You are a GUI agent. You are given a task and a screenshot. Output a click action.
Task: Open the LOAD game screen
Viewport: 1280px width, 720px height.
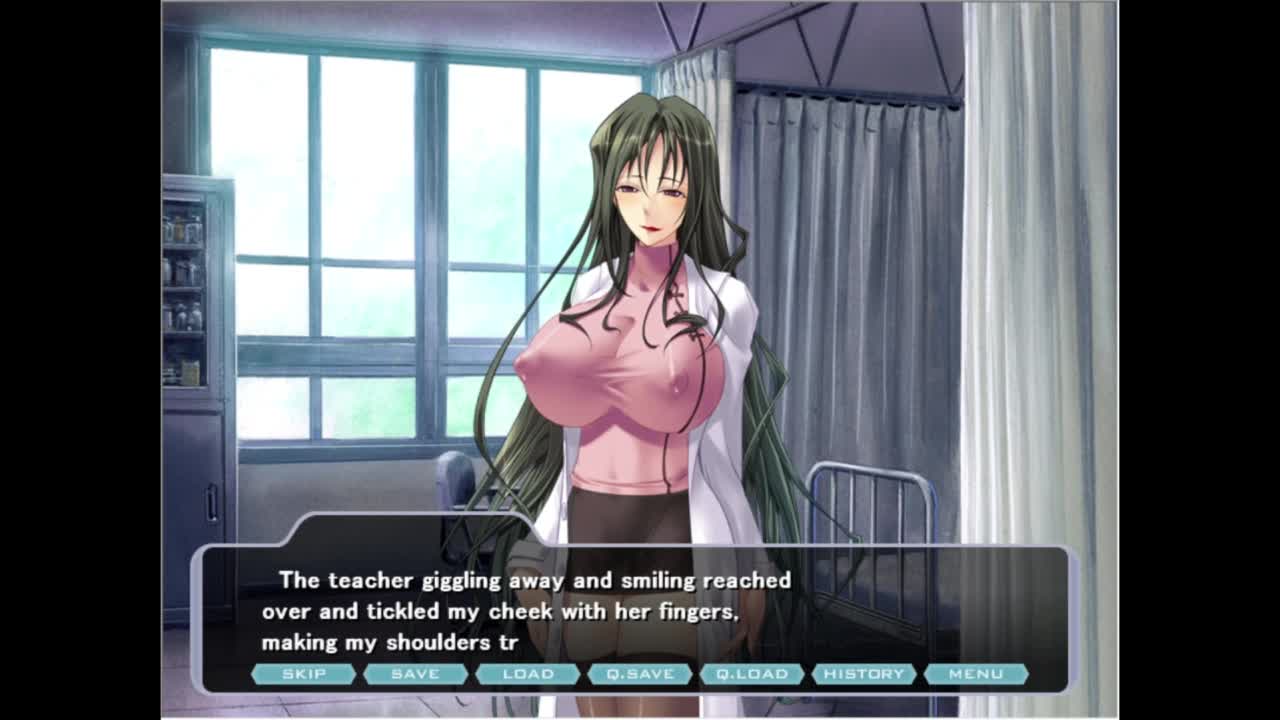coord(528,674)
